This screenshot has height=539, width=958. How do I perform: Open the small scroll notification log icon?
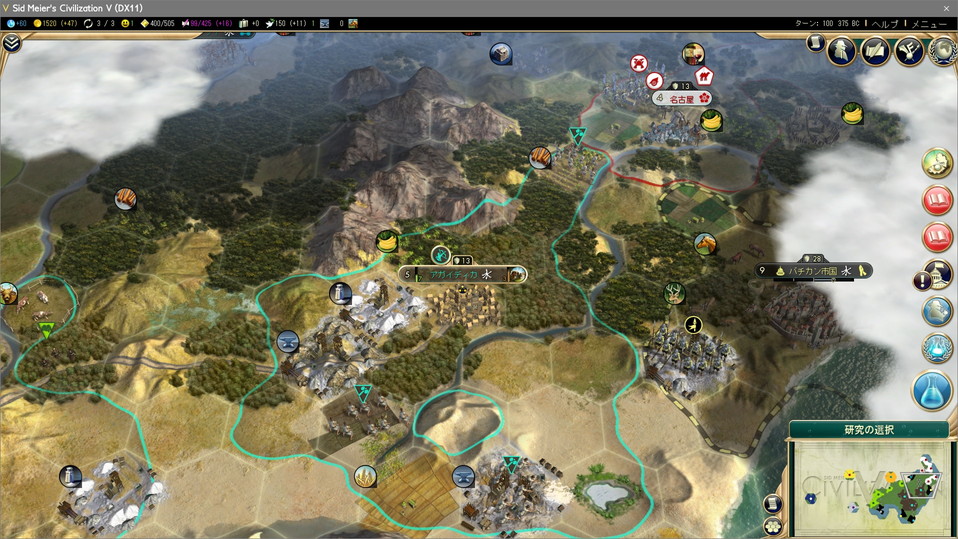click(x=814, y=44)
